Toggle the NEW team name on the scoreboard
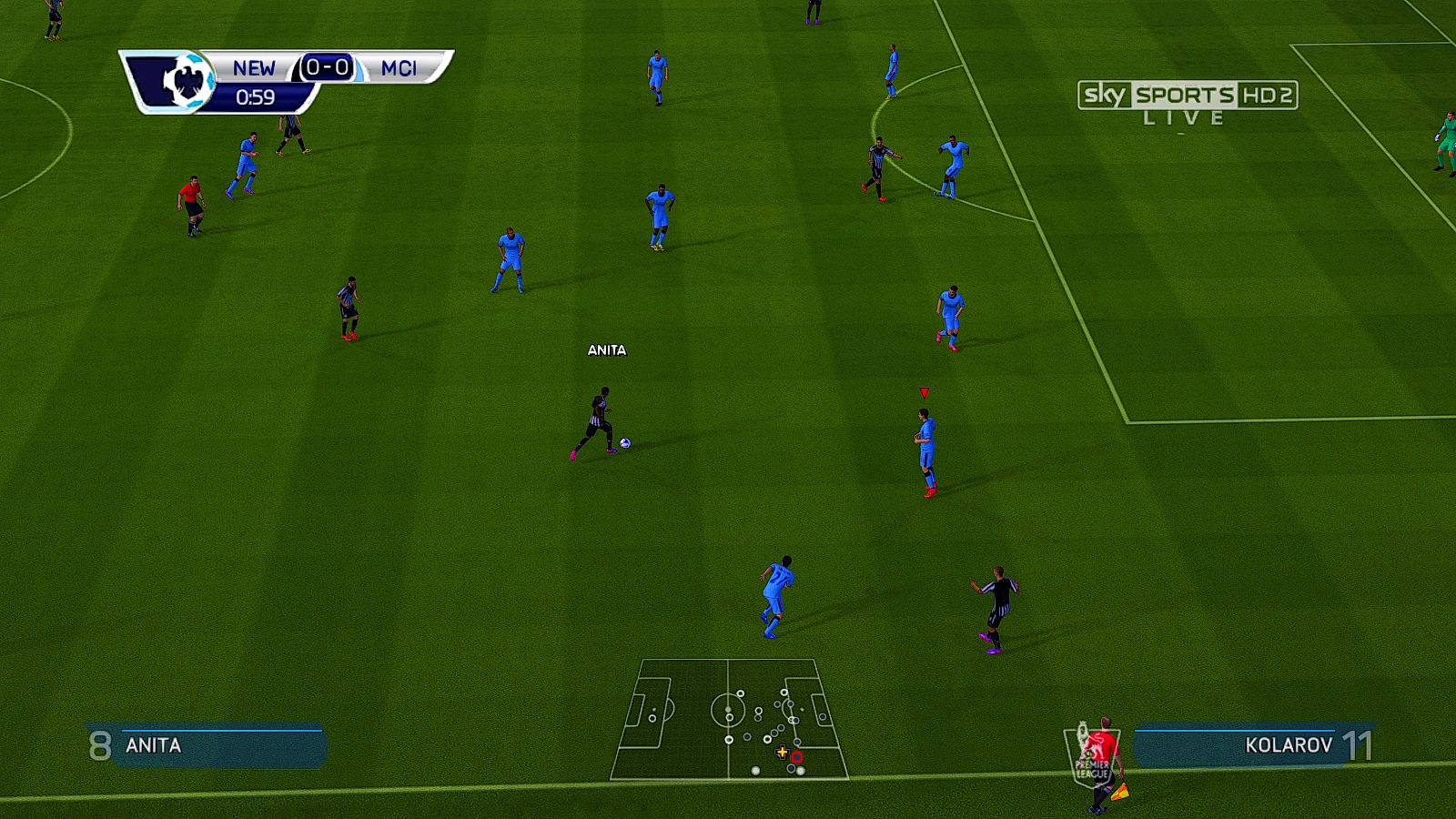Viewport: 1456px width, 819px height. point(255,67)
